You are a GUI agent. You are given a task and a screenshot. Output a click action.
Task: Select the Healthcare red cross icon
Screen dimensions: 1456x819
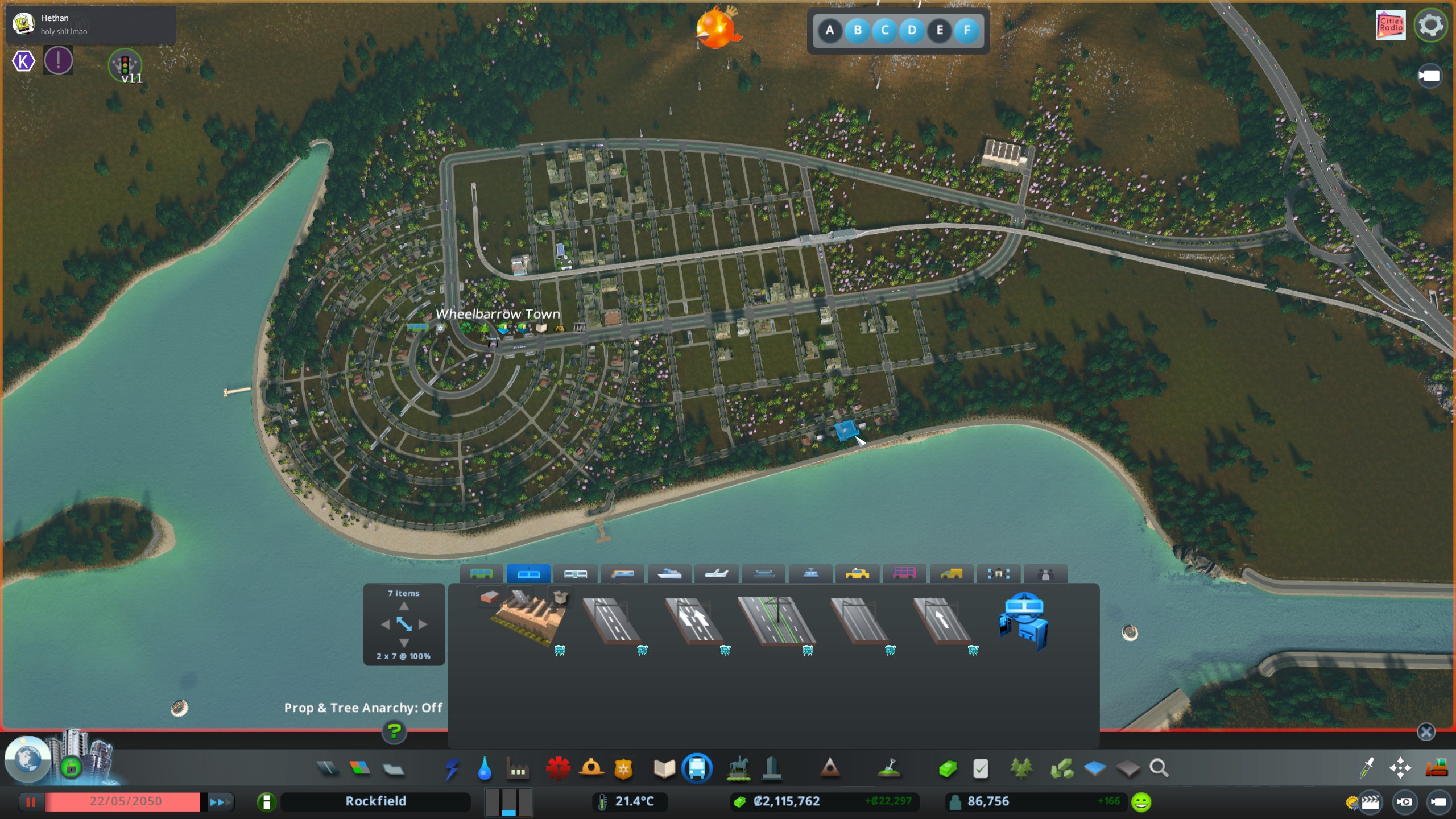click(x=558, y=769)
